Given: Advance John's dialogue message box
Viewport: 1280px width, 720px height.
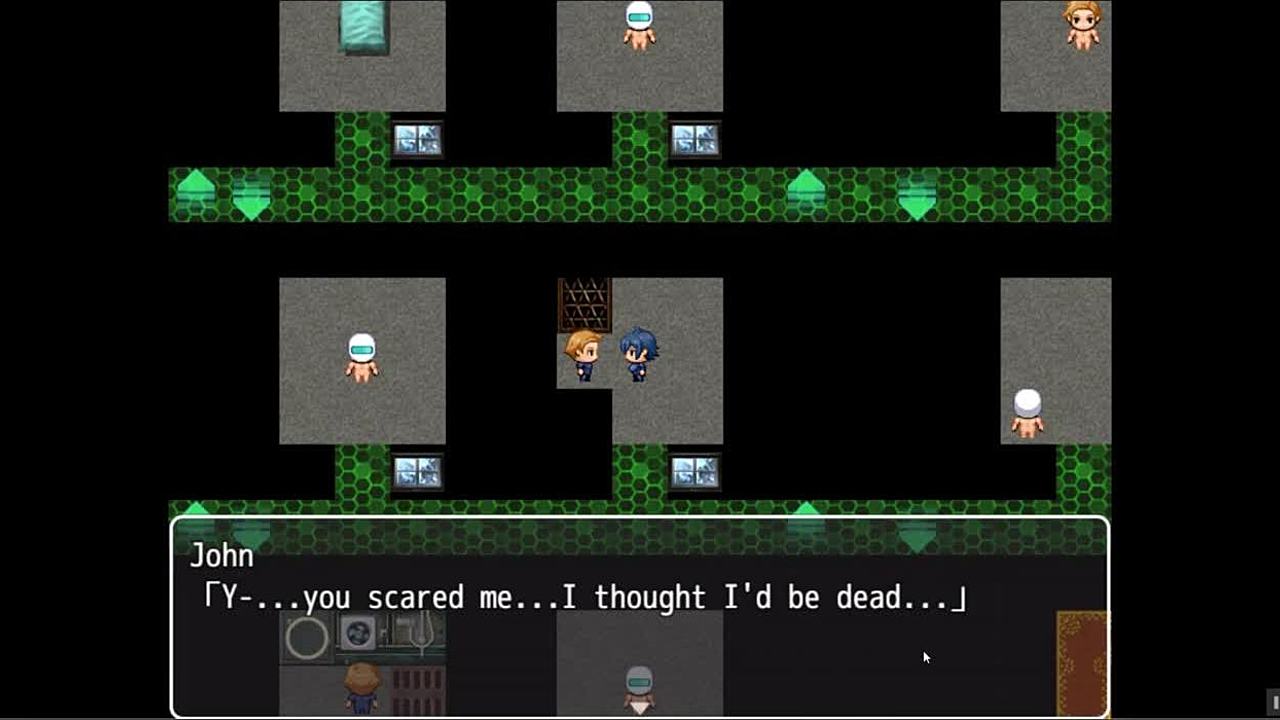Looking at the screenshot, I should [x=639, y=614].
